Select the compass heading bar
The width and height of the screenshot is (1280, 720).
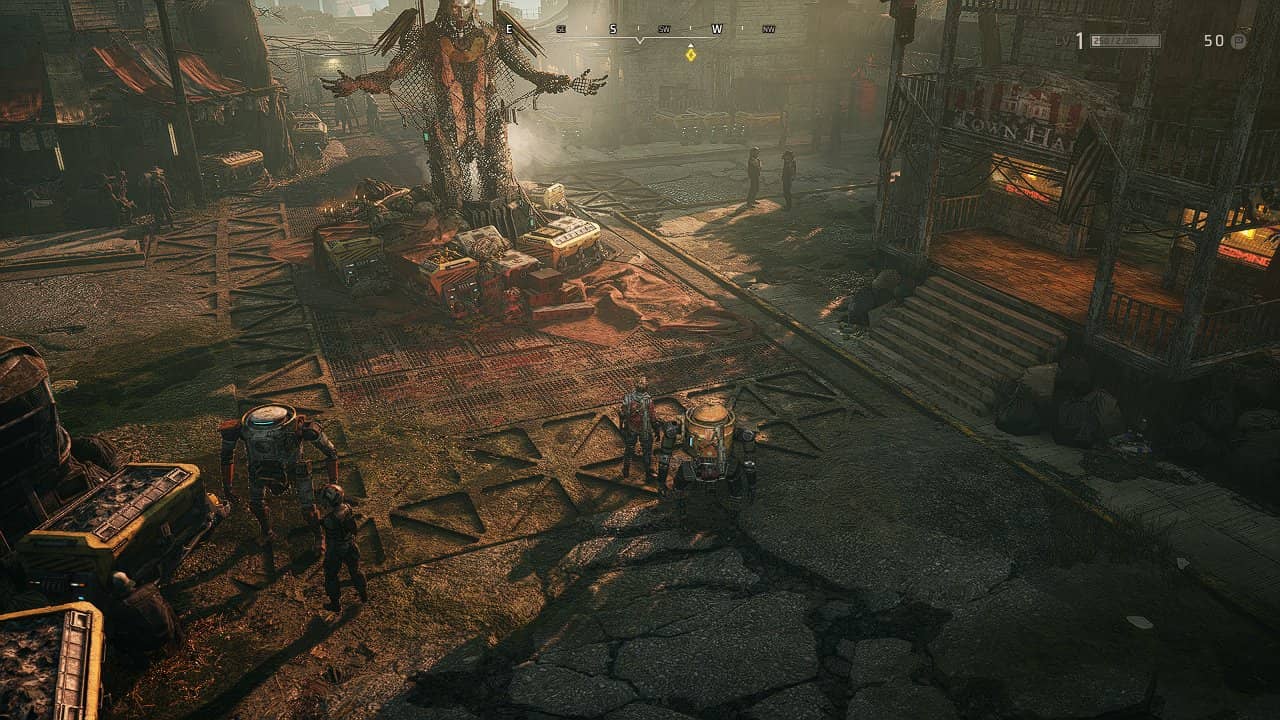pos(640,30)
